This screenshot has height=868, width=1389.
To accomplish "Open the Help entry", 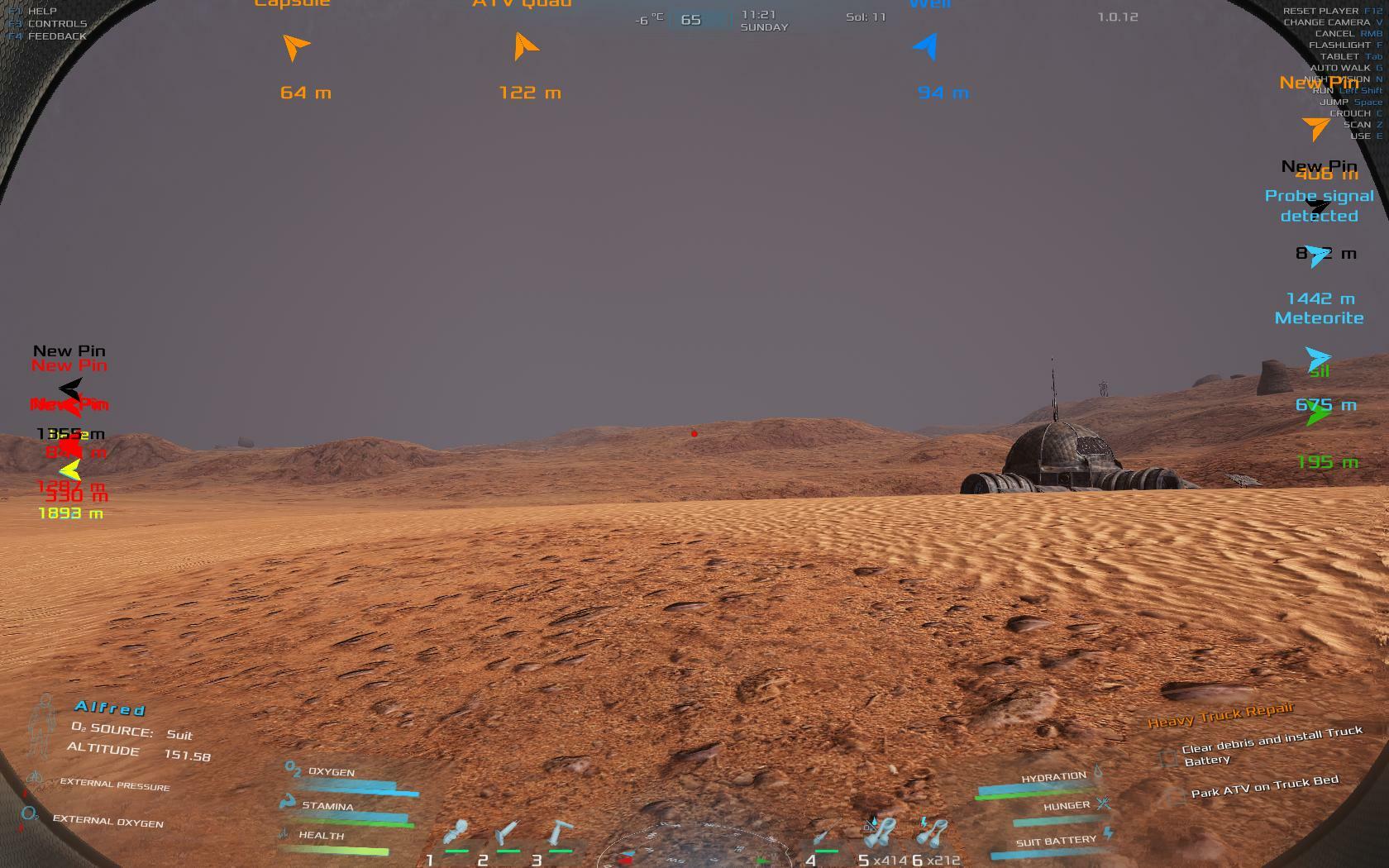I will (x=42, y=12).
